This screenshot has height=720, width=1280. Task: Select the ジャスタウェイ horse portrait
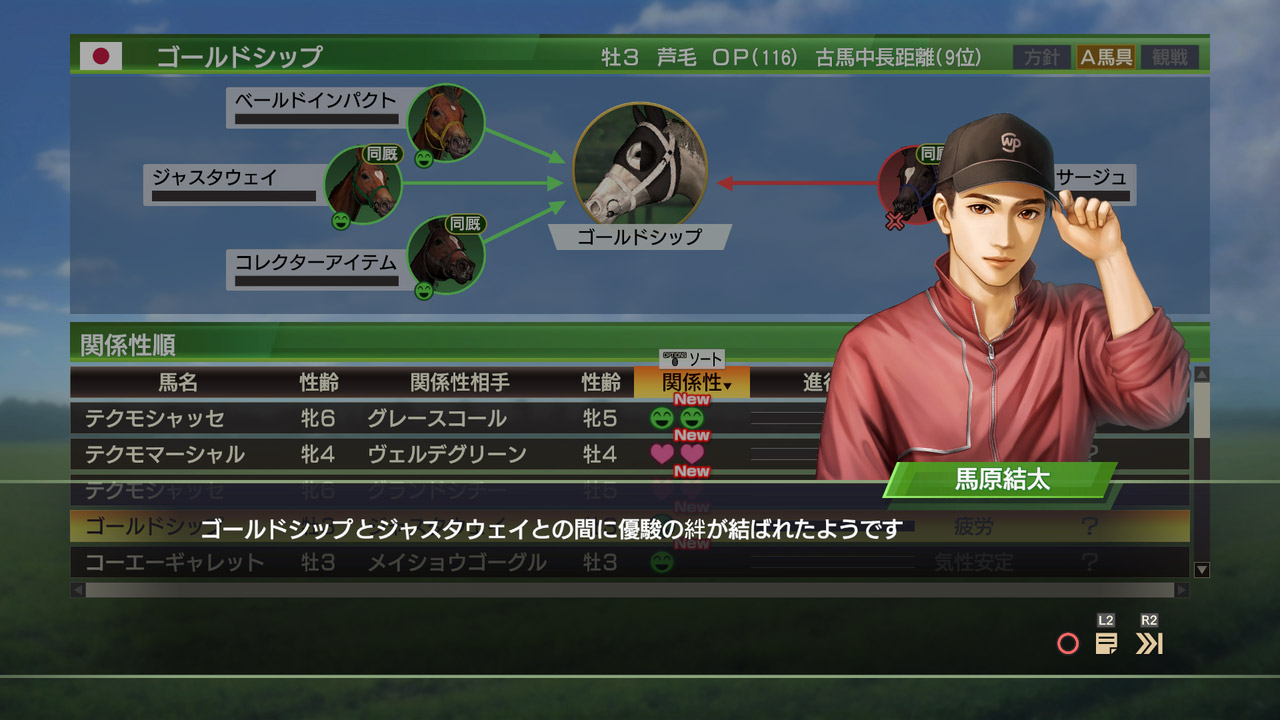[363, 185]
